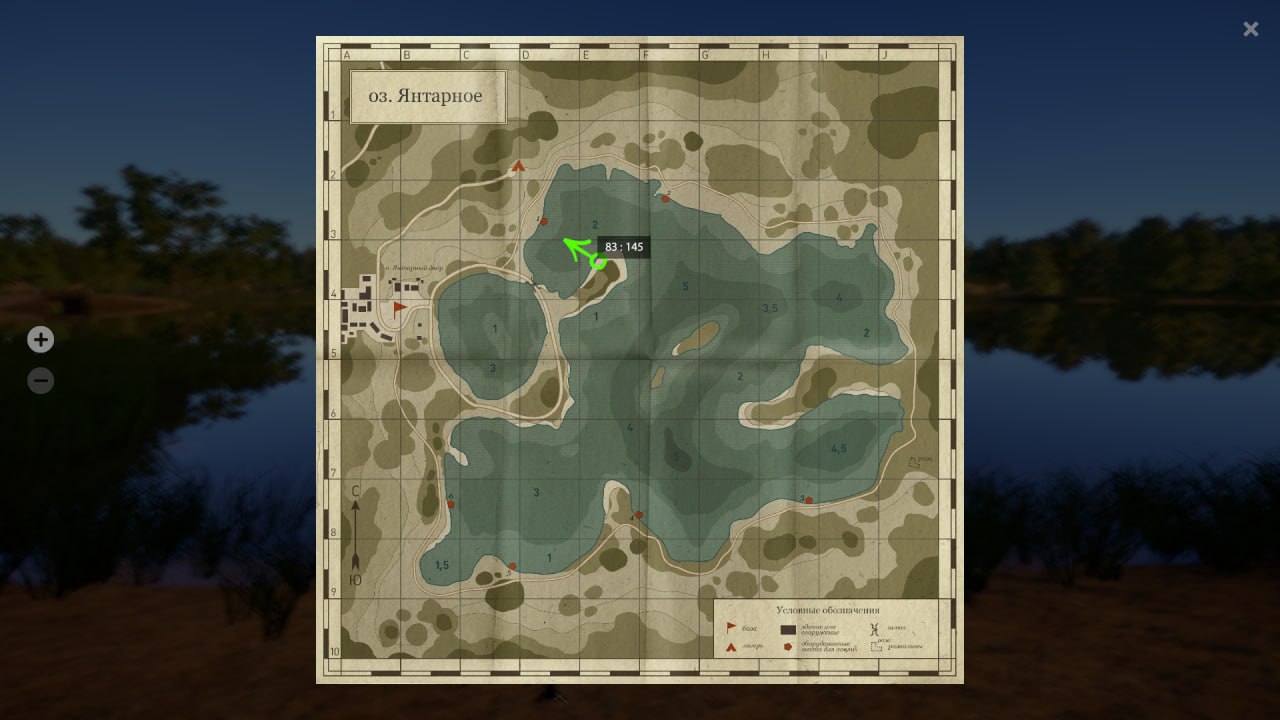
Task: Click the zoom in plus button
Action: pos(40,340)
